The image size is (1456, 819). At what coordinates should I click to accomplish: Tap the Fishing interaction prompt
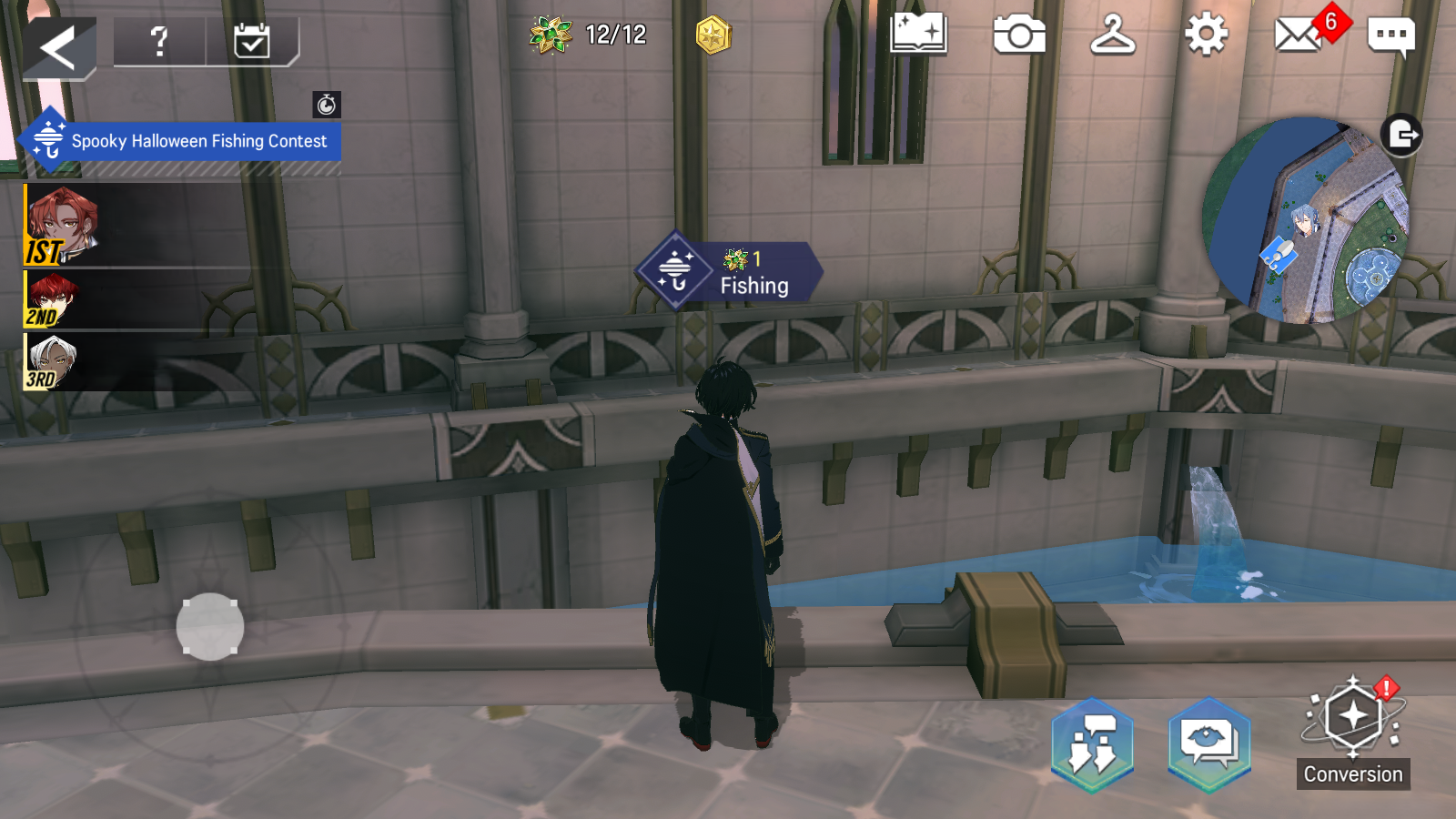click(x=730, y=271)
